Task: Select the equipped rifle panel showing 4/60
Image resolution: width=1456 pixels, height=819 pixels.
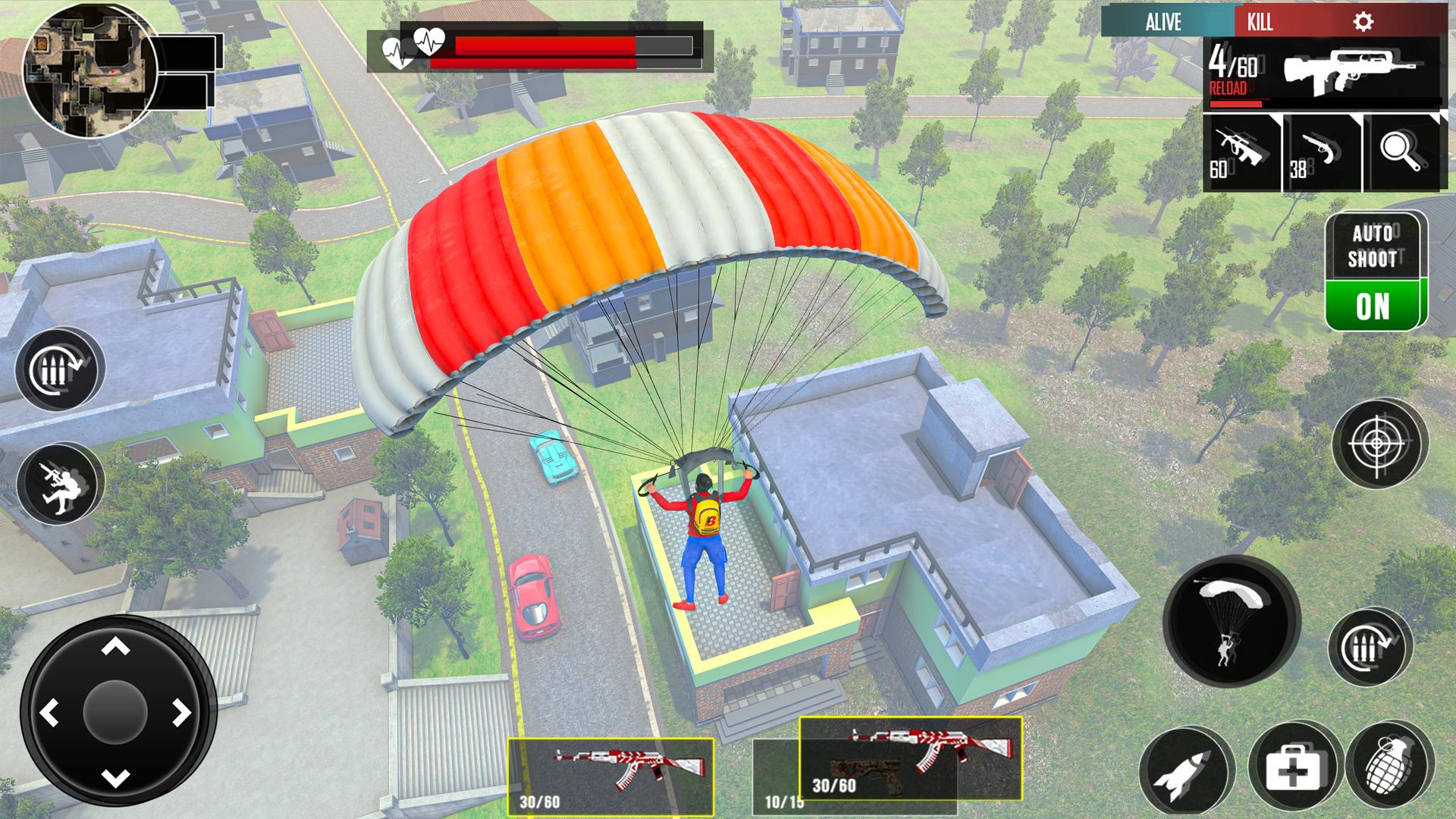Action: tap(1322, 70)
